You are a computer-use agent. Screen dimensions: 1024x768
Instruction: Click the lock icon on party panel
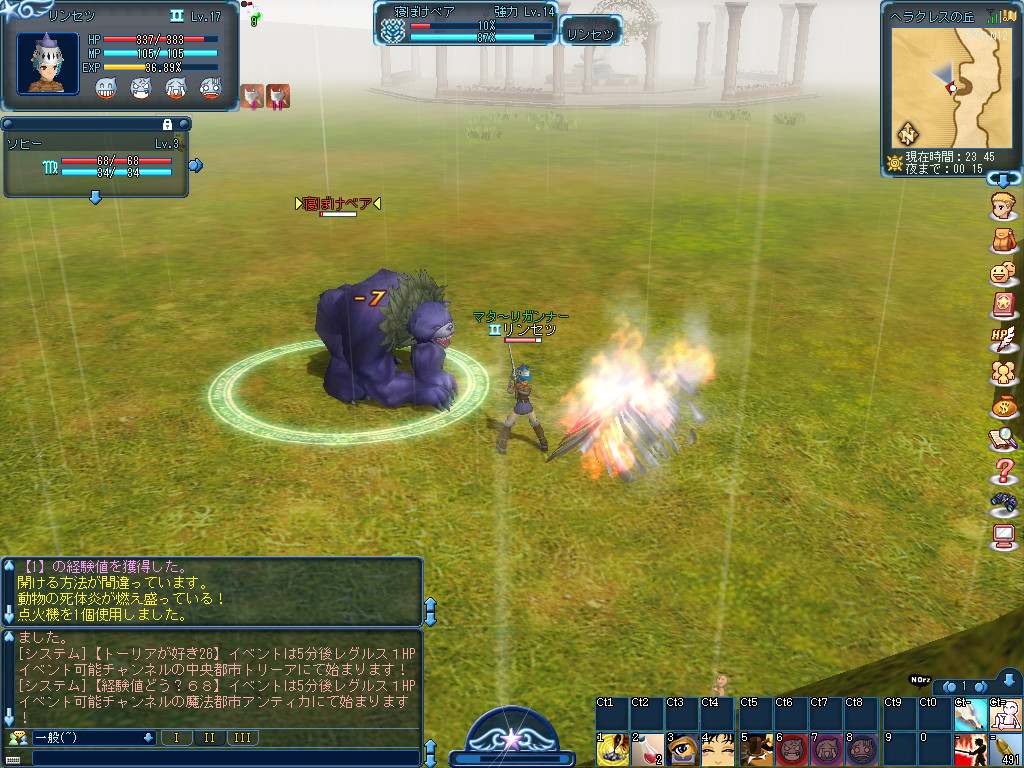pos(168,124)
